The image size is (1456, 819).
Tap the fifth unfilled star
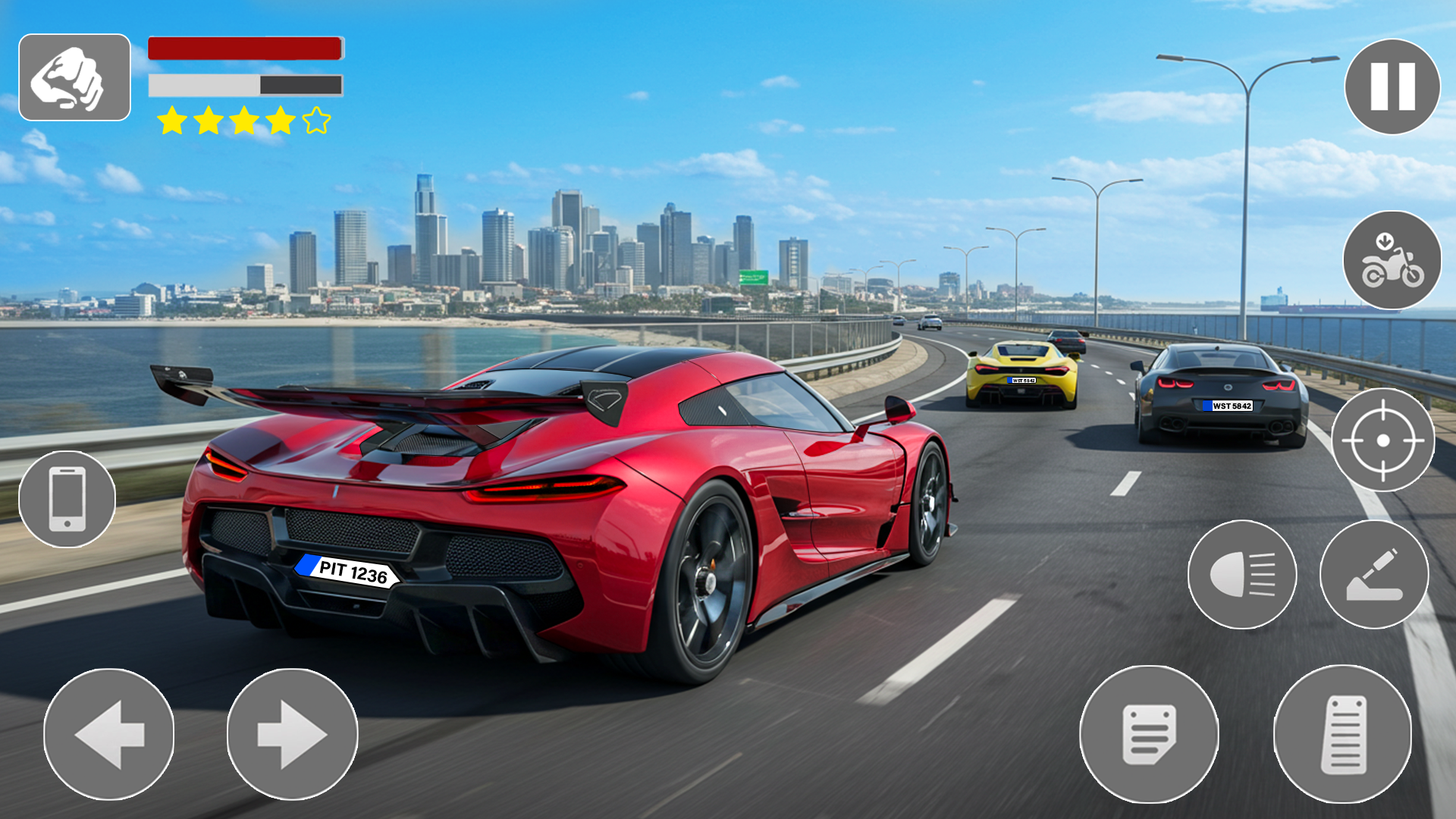tap(316, 118)
